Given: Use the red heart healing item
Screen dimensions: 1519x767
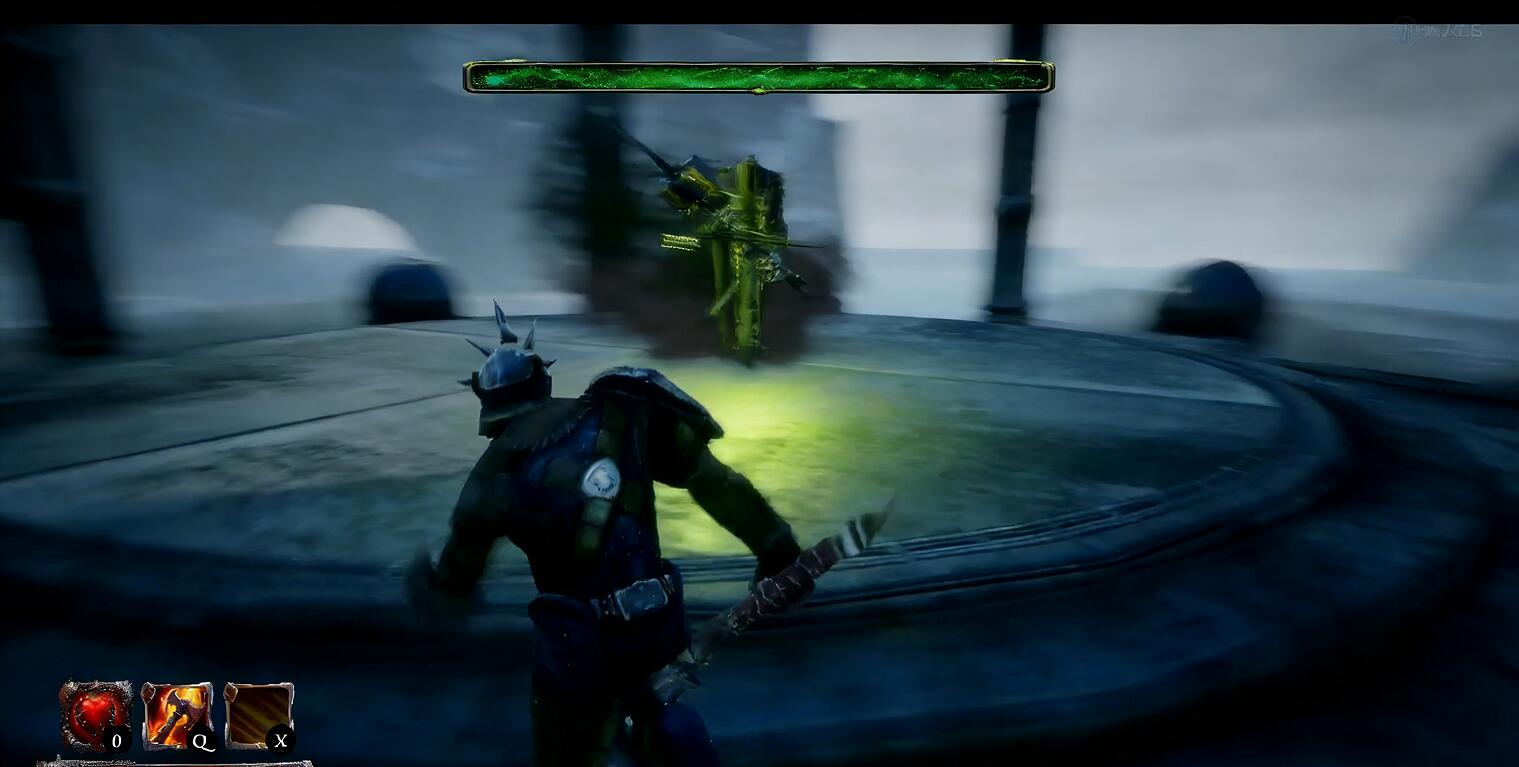Looking at the screenshot, I should 95,714.
